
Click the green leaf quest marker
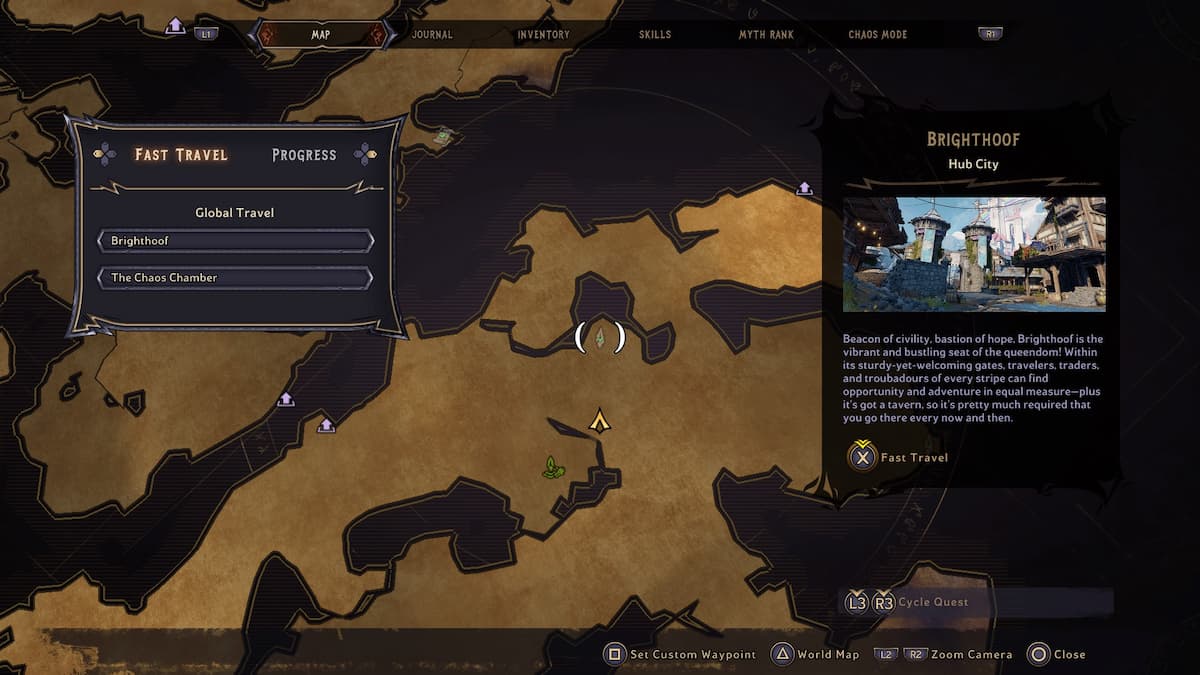point(551,466)
